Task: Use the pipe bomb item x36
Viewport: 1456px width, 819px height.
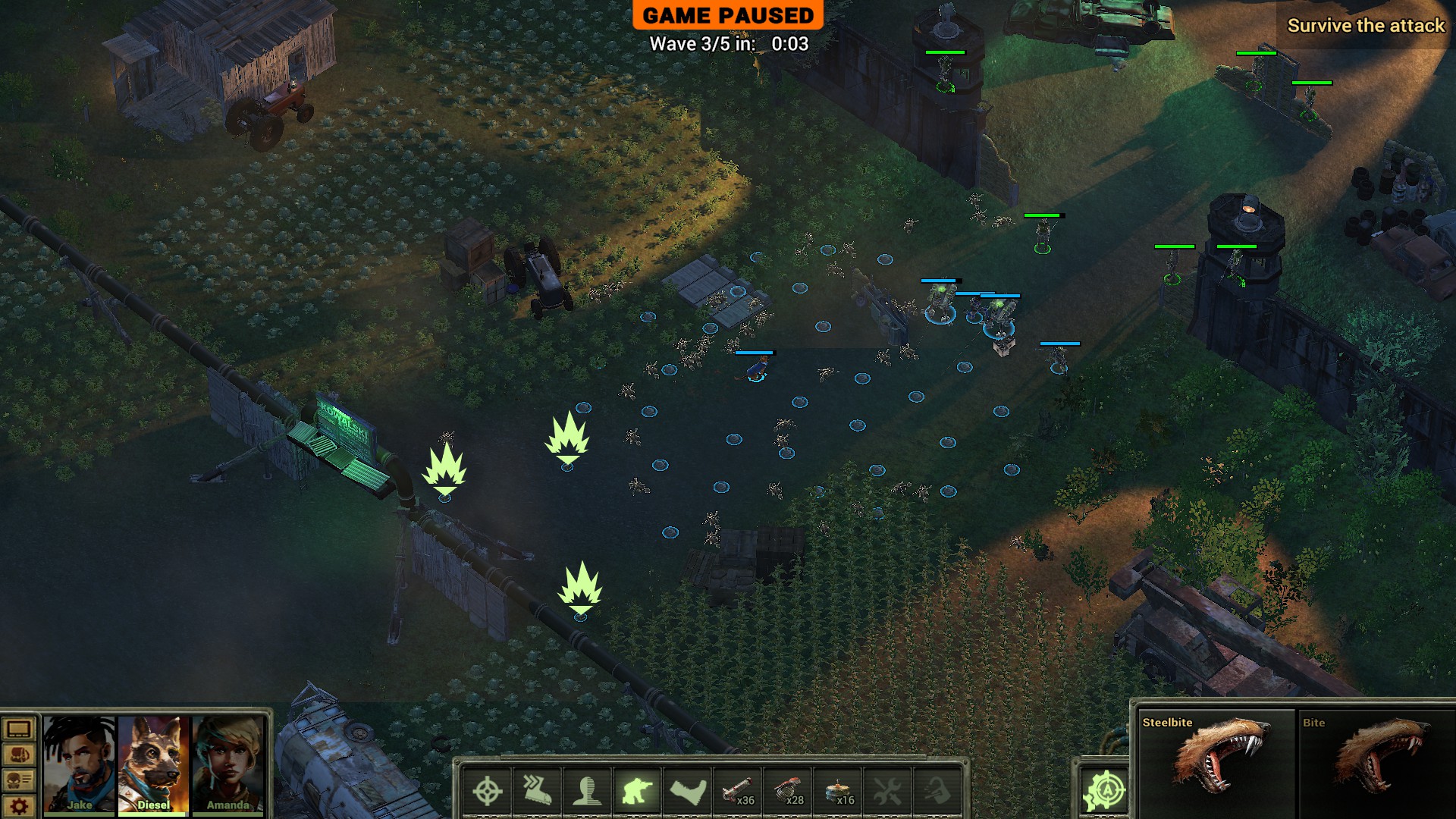Action: coord(738,792)
